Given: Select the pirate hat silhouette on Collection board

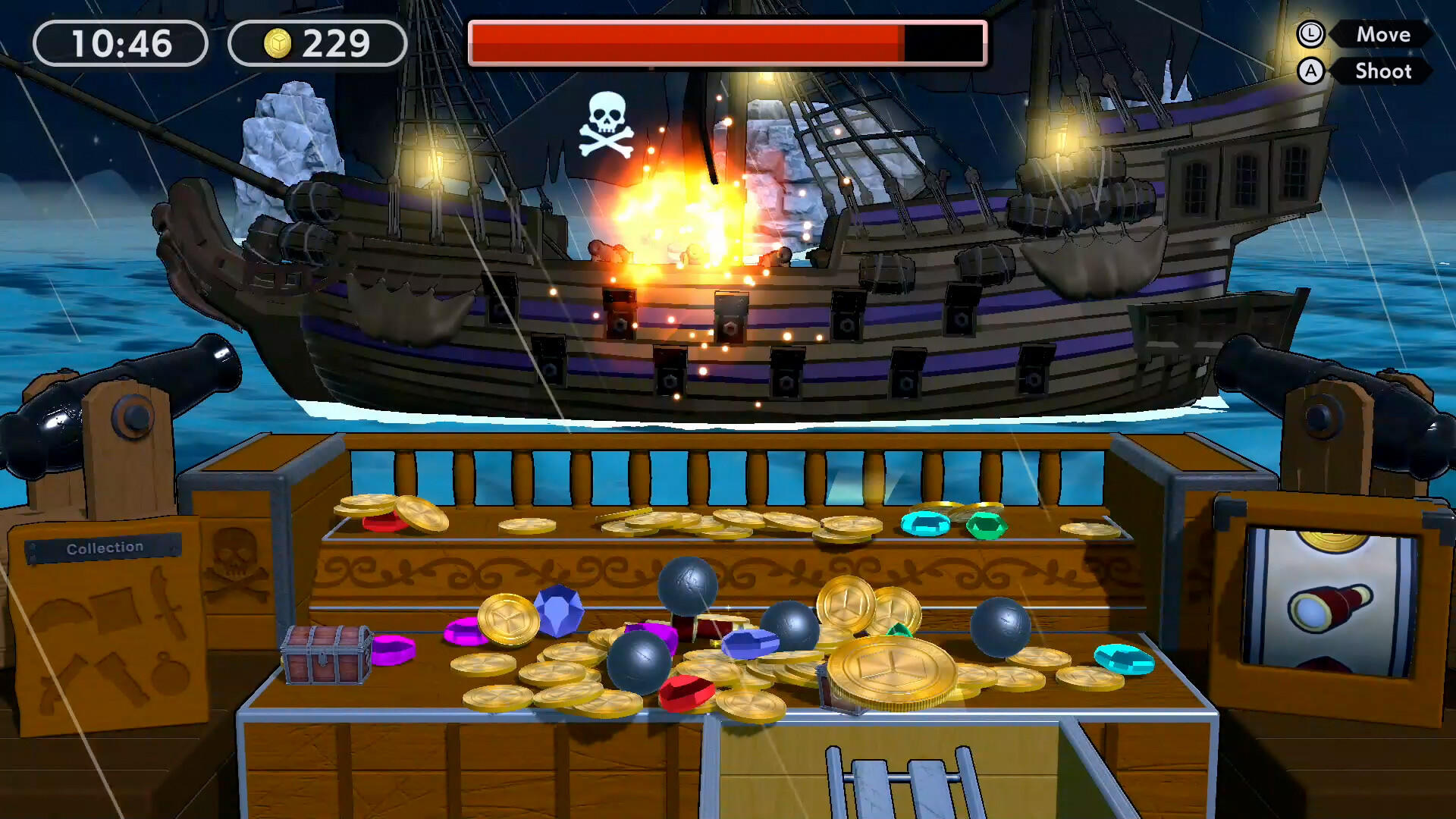Looking at the screenshot, I should 59,613.
